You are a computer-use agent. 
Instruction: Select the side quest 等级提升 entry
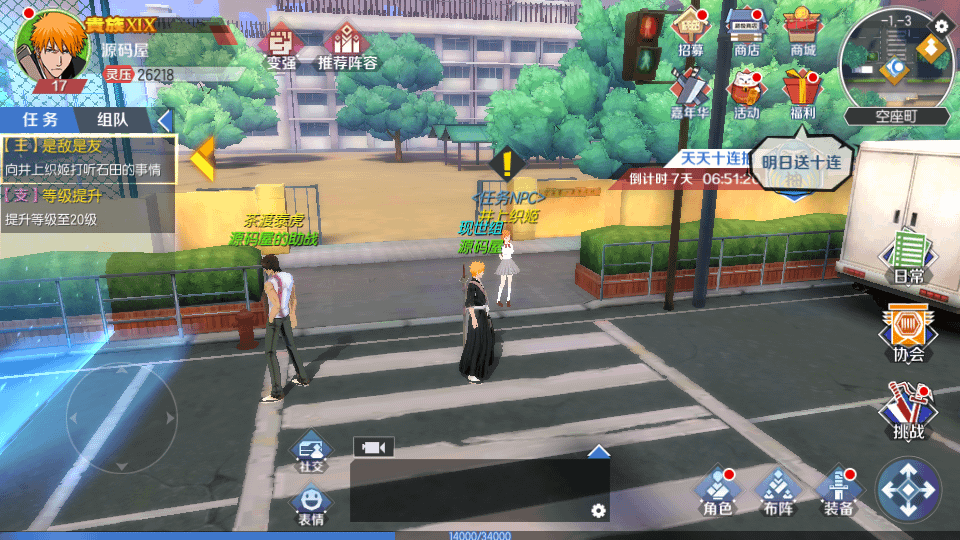(x=88, y=206)
